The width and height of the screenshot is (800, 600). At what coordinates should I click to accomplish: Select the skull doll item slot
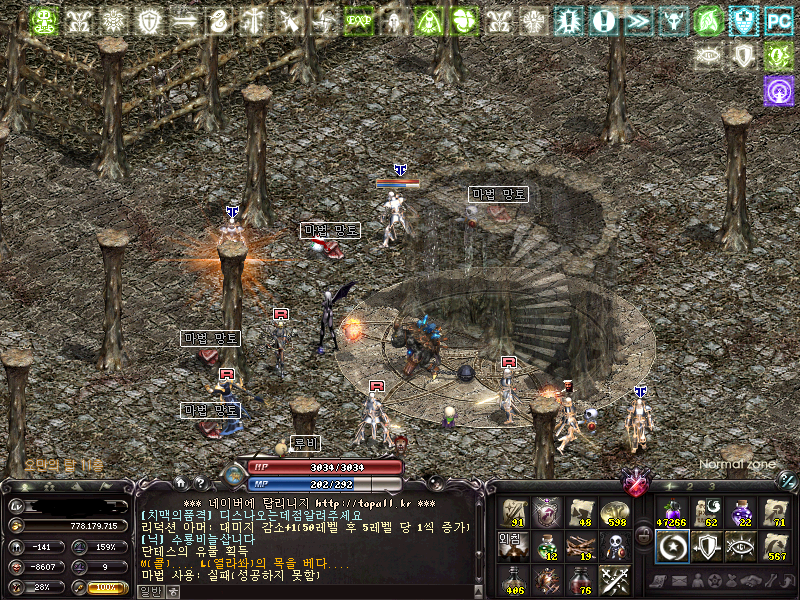coord(616,546)
